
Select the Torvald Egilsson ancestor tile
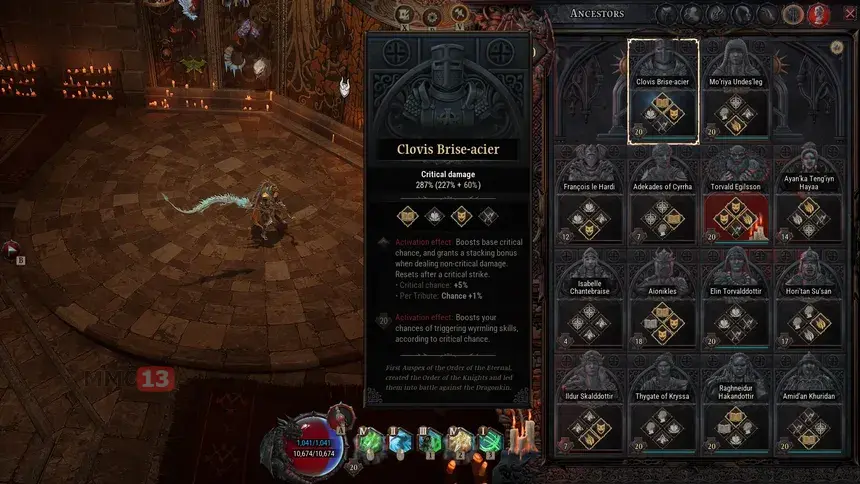tap(735, 198)
